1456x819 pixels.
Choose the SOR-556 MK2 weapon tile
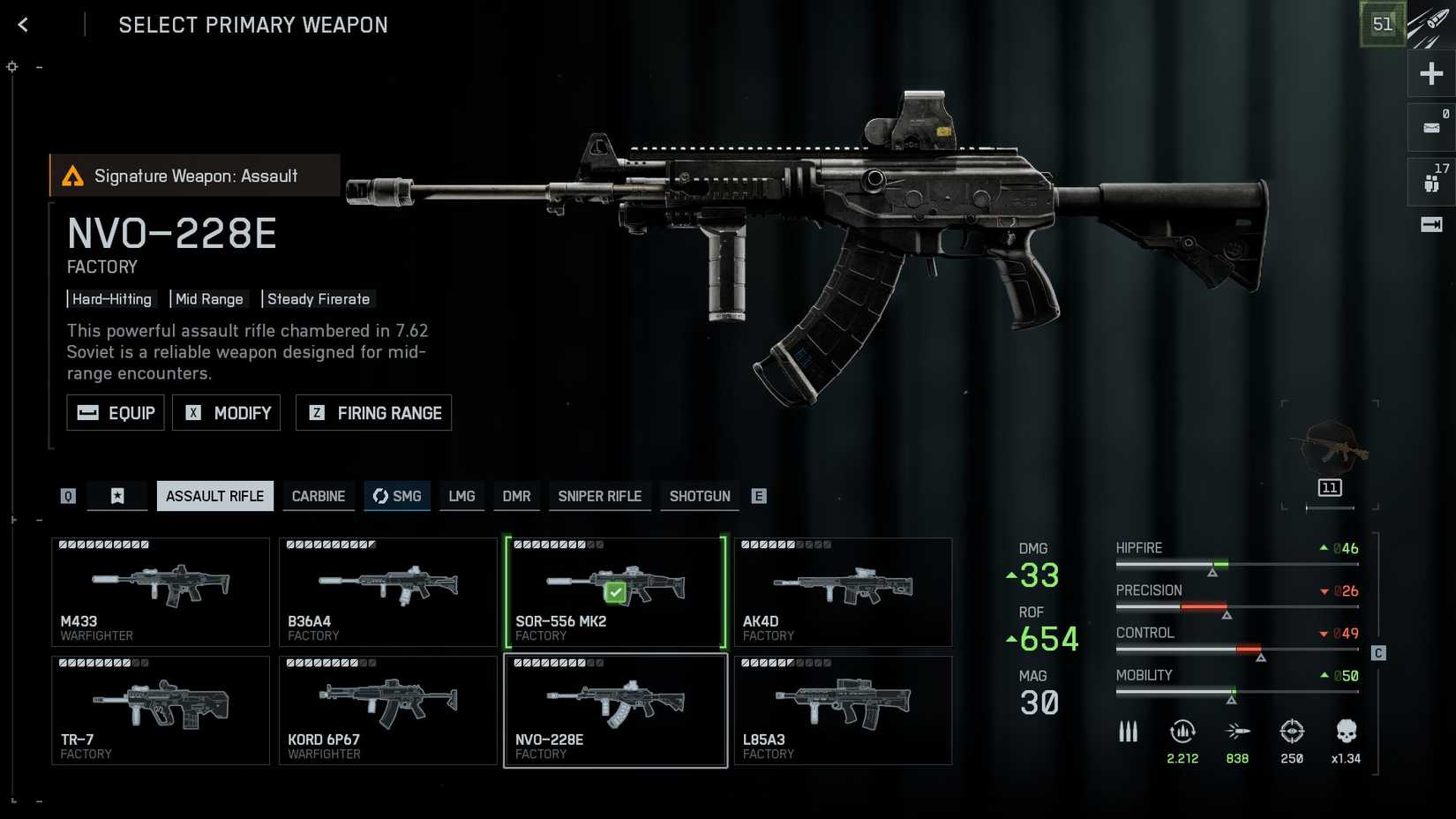click(616, 591)
